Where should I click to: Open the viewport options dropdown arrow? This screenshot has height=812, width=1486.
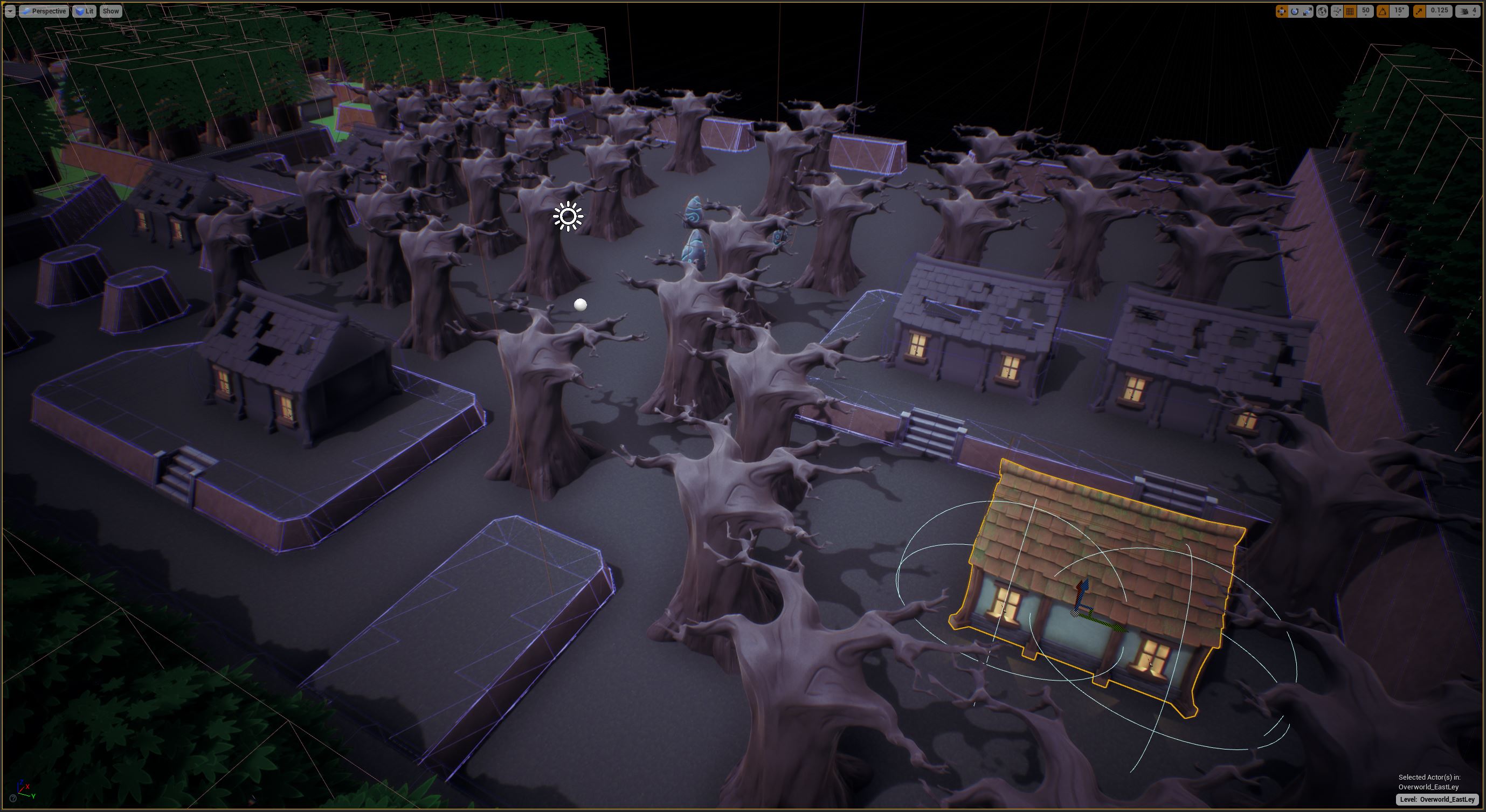(x=10, y=11)
